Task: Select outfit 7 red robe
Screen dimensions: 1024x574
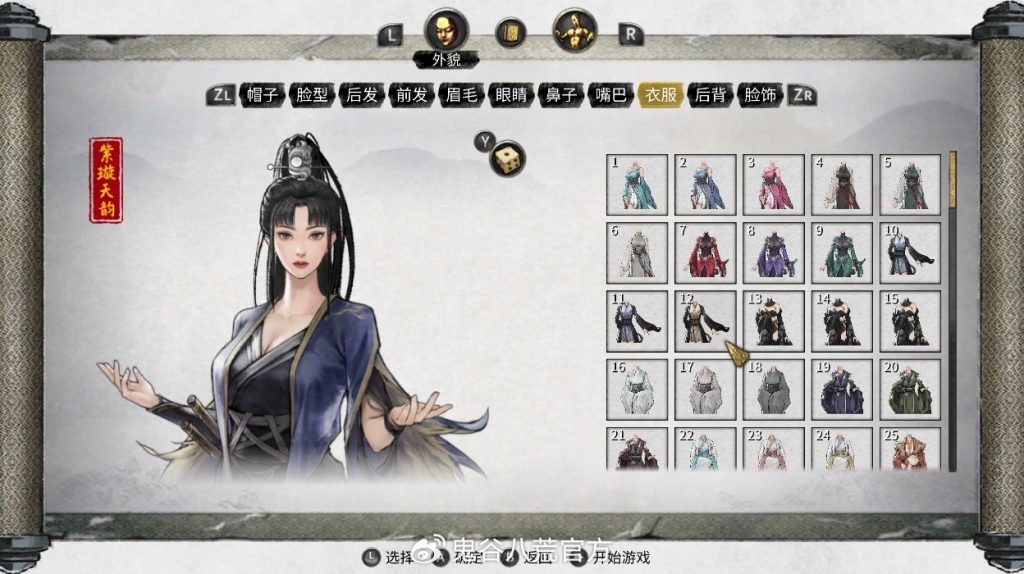Action: (705, 252)
